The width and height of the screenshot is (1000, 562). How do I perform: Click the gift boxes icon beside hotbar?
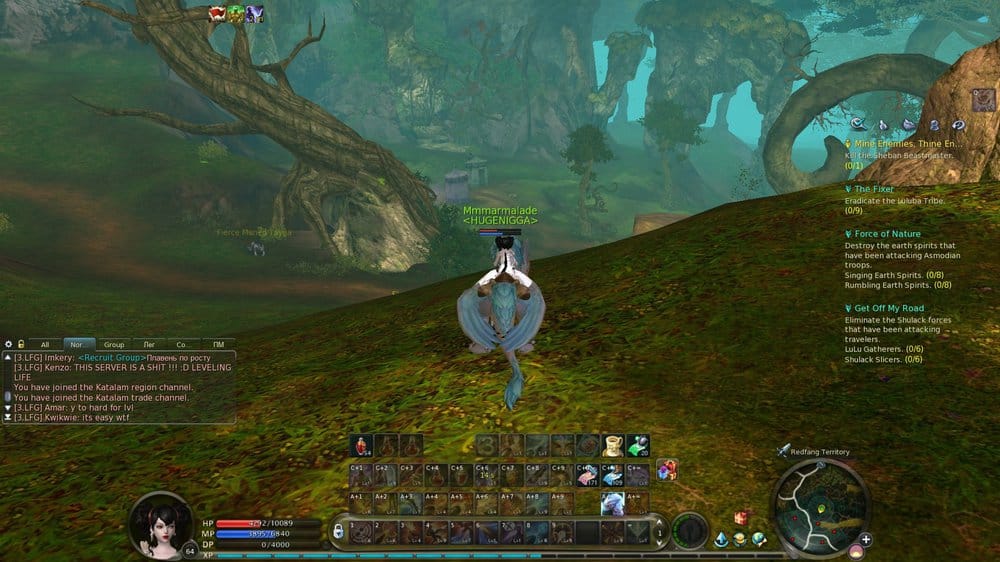tap(666, 470)
